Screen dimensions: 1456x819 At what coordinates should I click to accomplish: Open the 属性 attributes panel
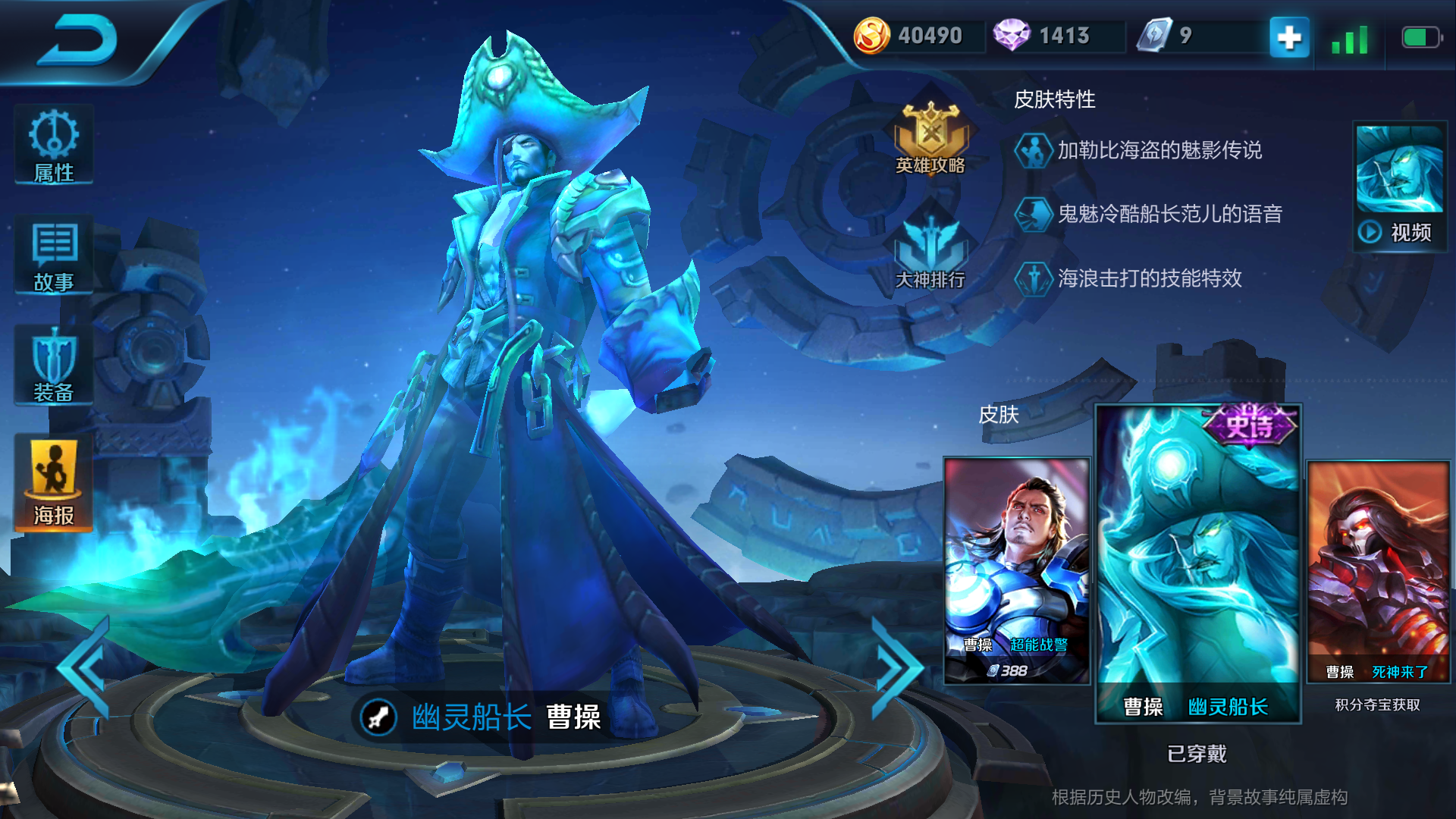(54, 146)
